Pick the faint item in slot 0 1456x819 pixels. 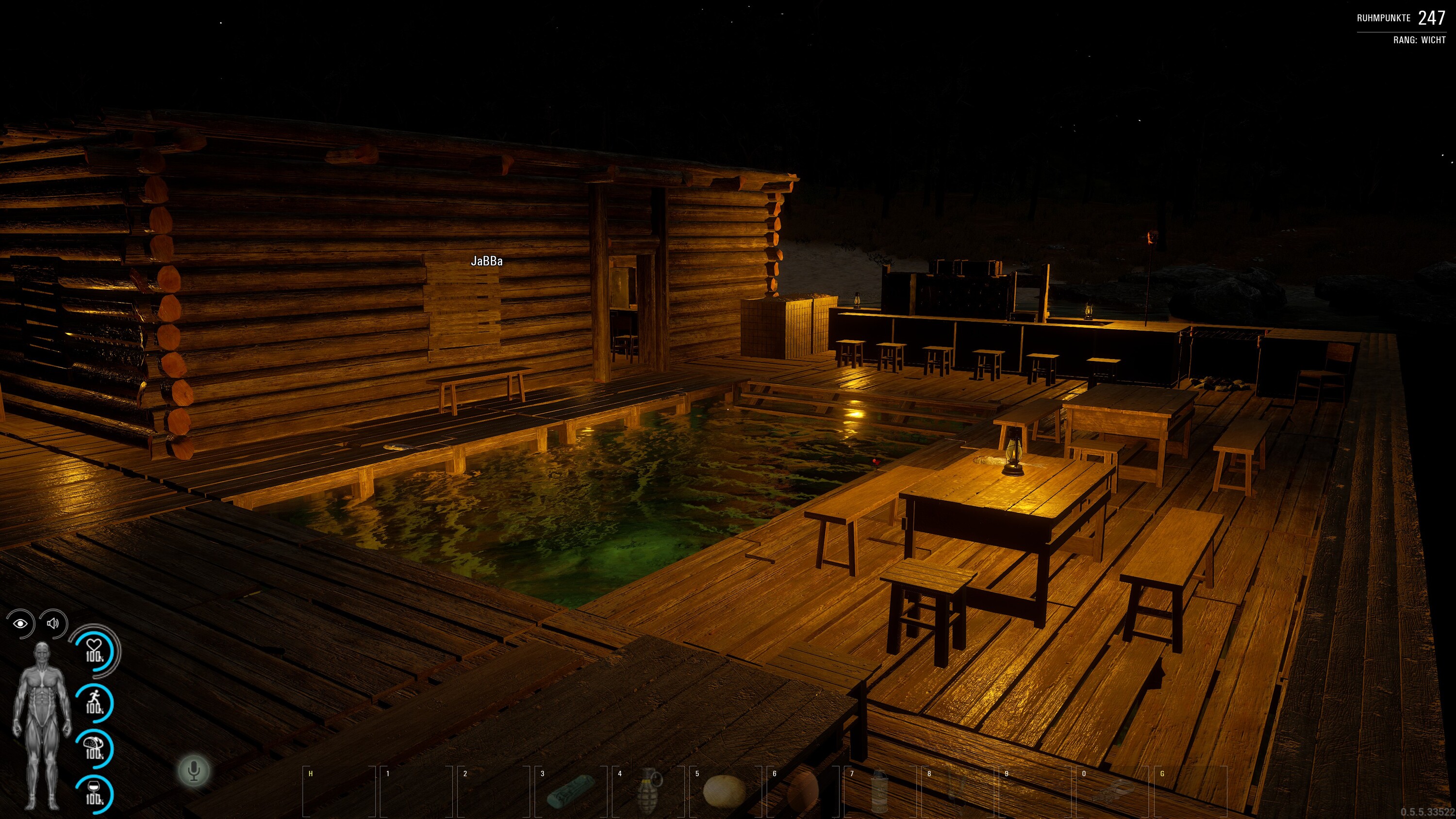click(1112, 791)
